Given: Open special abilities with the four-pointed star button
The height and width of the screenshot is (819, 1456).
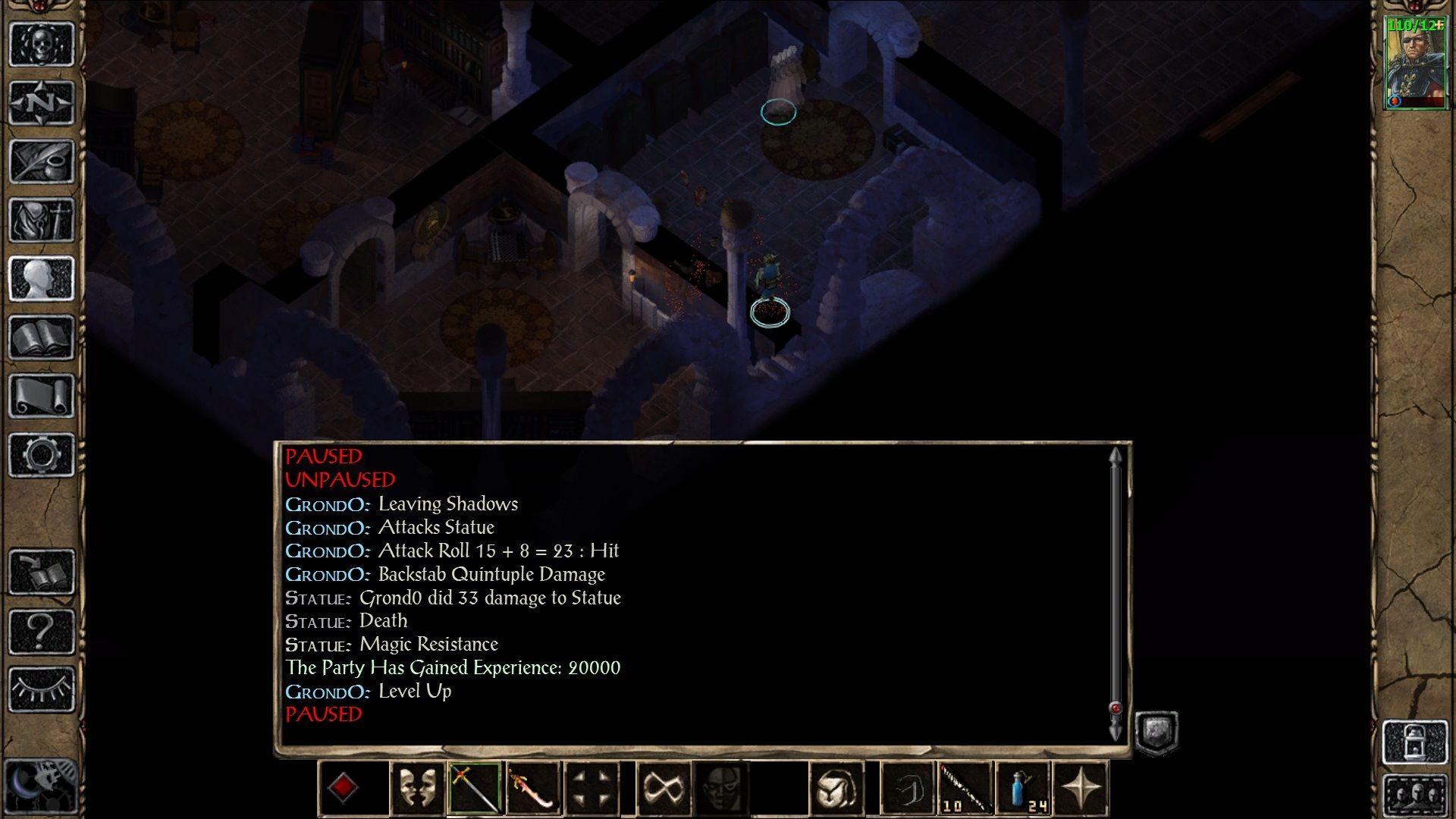Looking at the screenshot, I should click(1081, 788).
